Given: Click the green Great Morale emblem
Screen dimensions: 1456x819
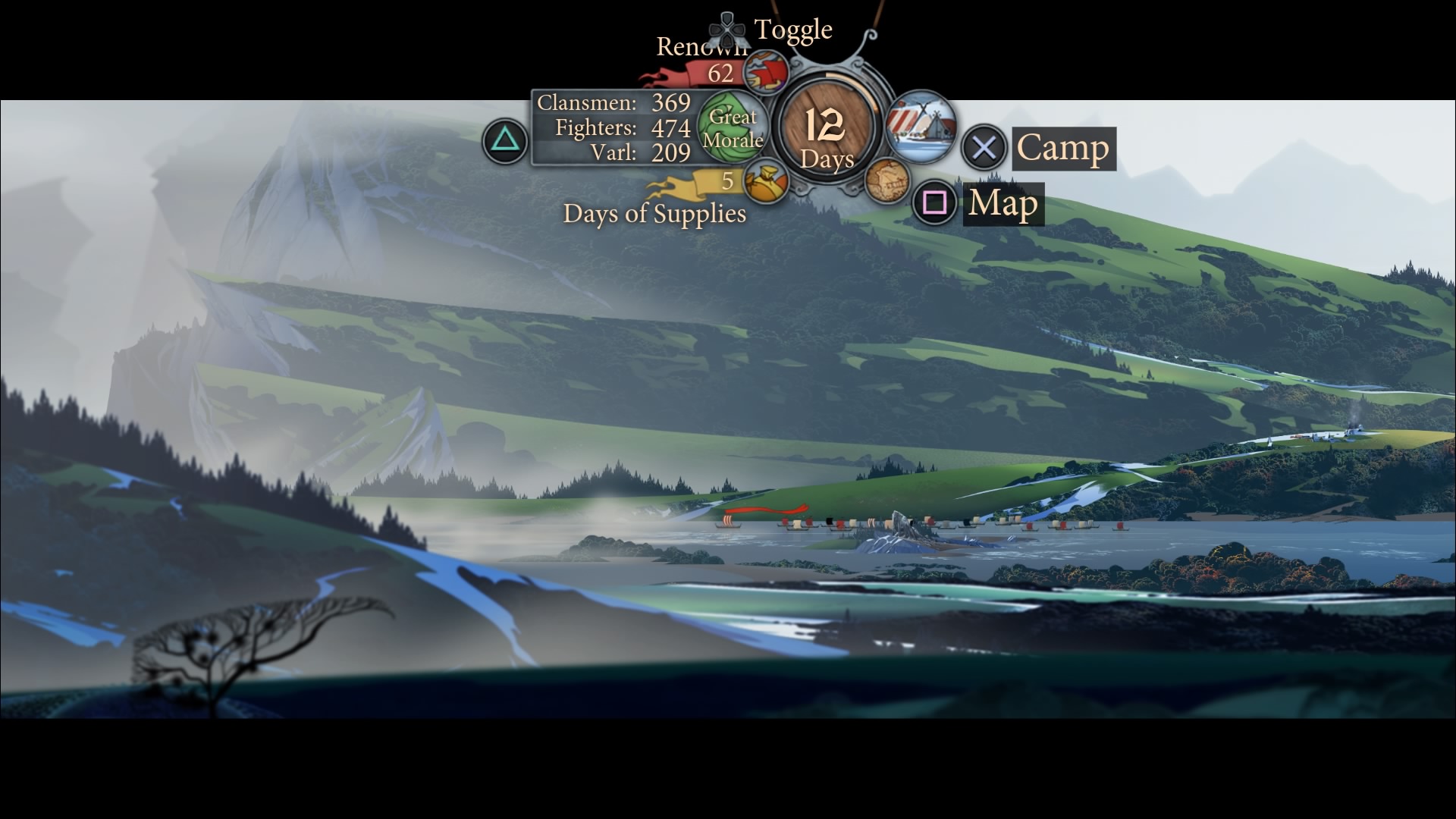Looking at the screenshot, I should click(x=732, y=127).
